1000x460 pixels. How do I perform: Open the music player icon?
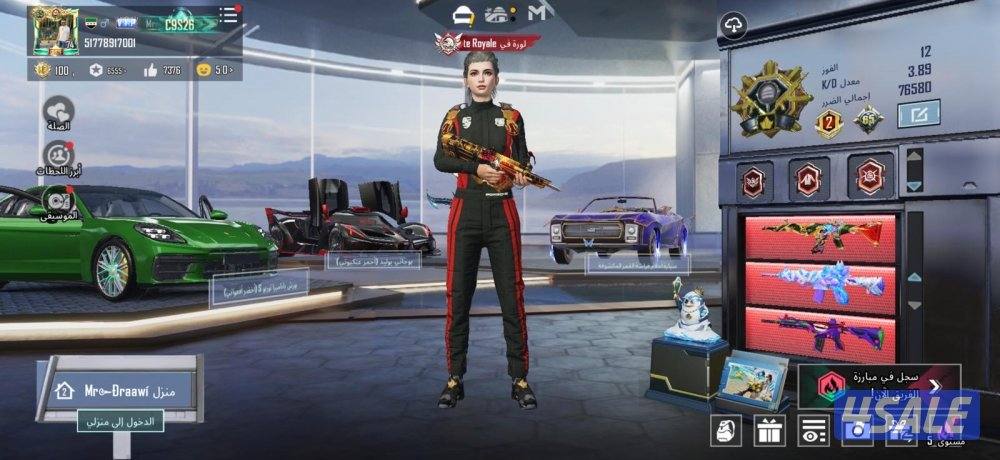[59, 201]
